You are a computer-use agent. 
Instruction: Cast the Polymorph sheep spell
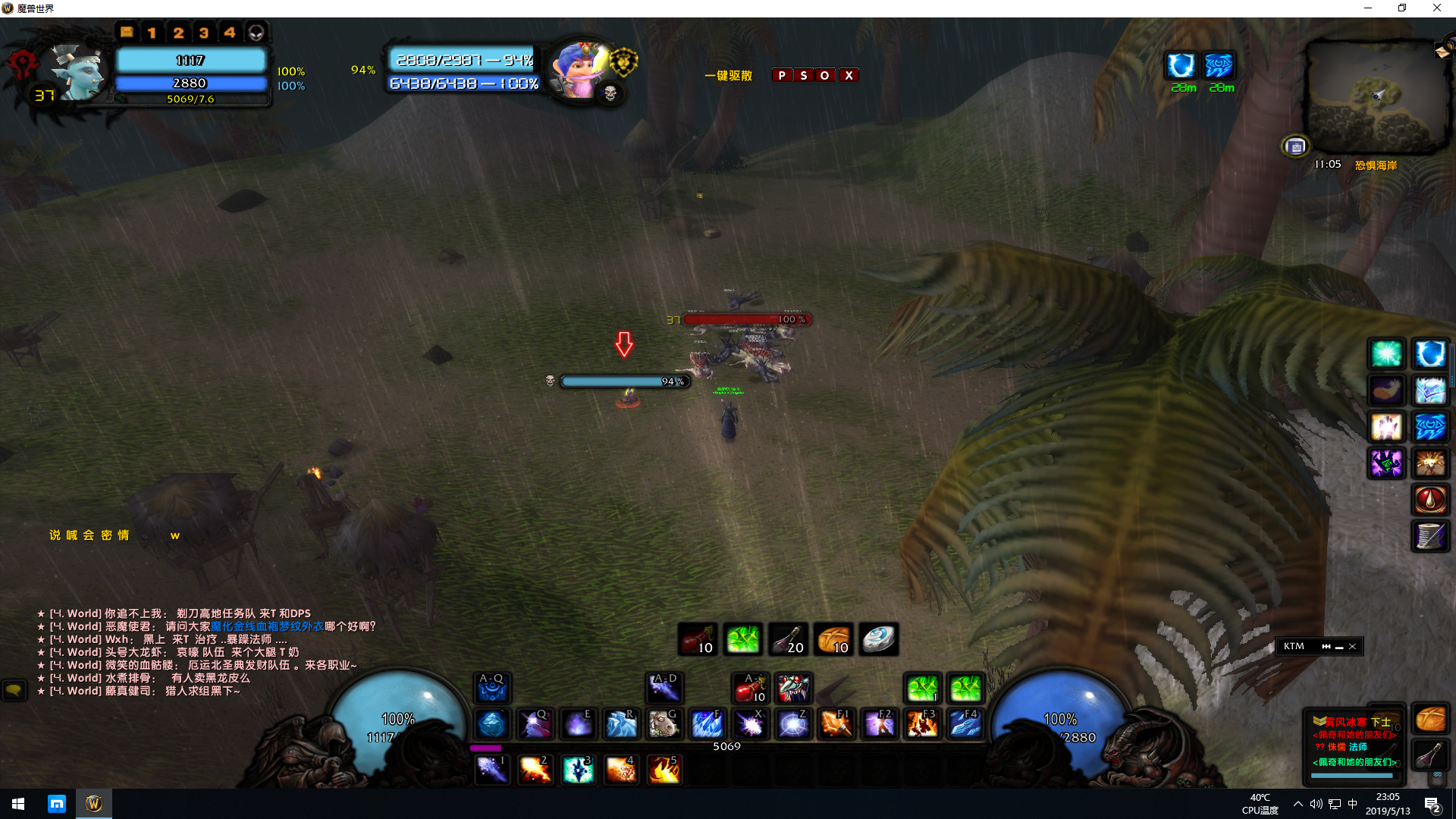click(x=664, y=725)
